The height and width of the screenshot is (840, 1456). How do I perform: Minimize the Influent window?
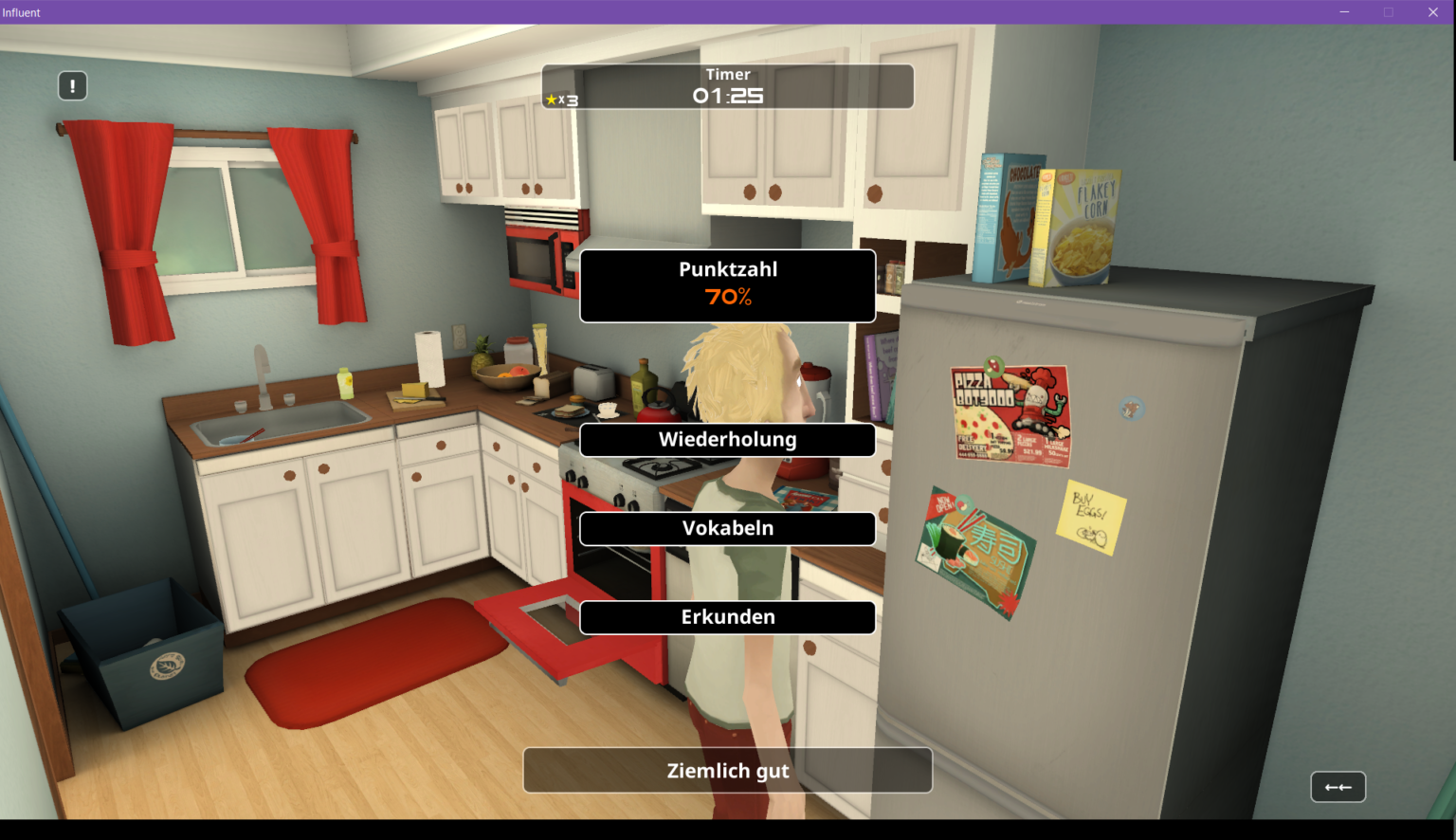[1344, 12]
